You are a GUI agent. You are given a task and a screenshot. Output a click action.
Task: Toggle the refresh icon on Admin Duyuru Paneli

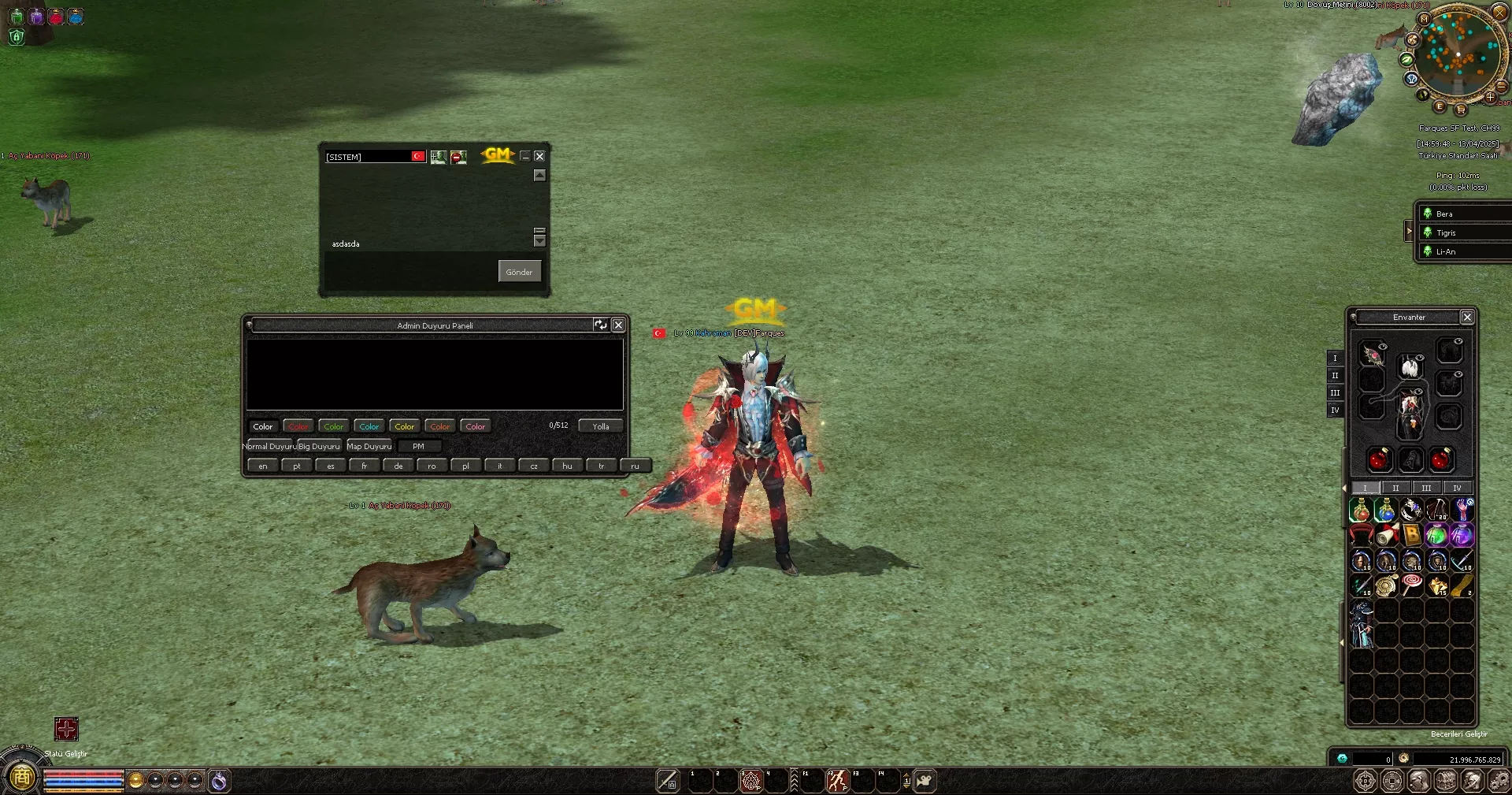point(601,325)
